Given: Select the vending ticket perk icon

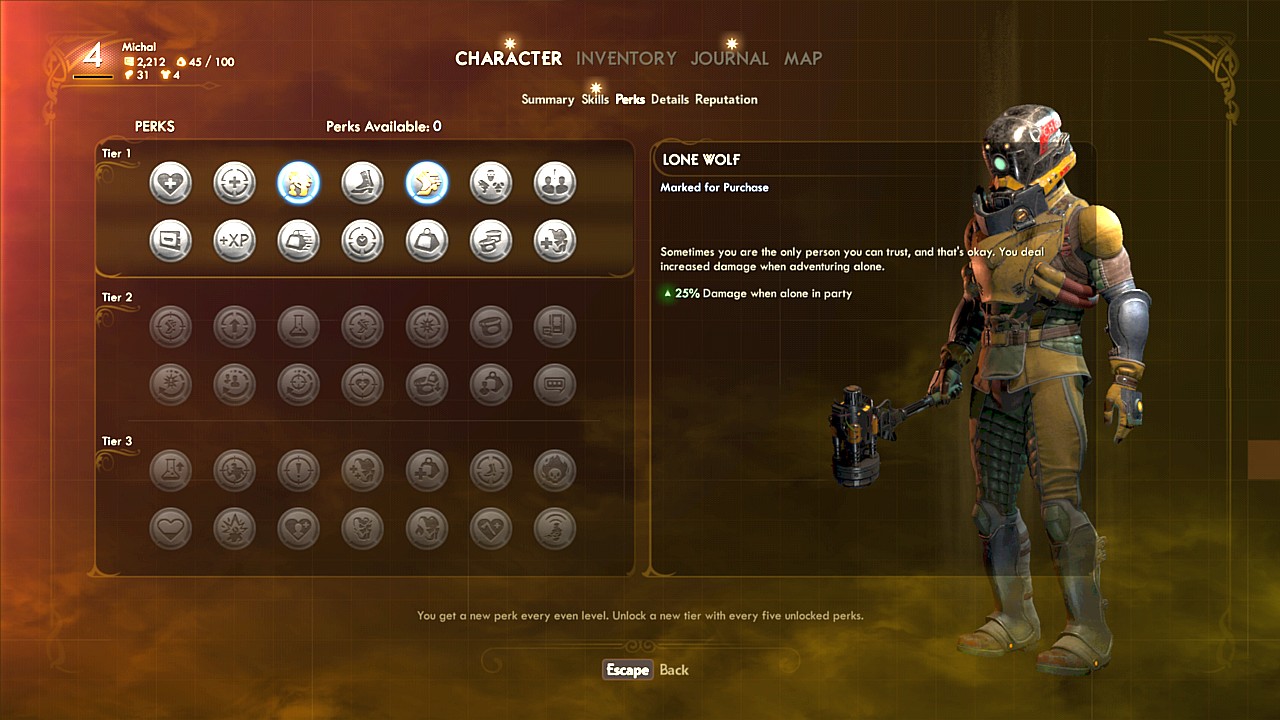Looking at the screenshot, I should (x=170, y=241).
